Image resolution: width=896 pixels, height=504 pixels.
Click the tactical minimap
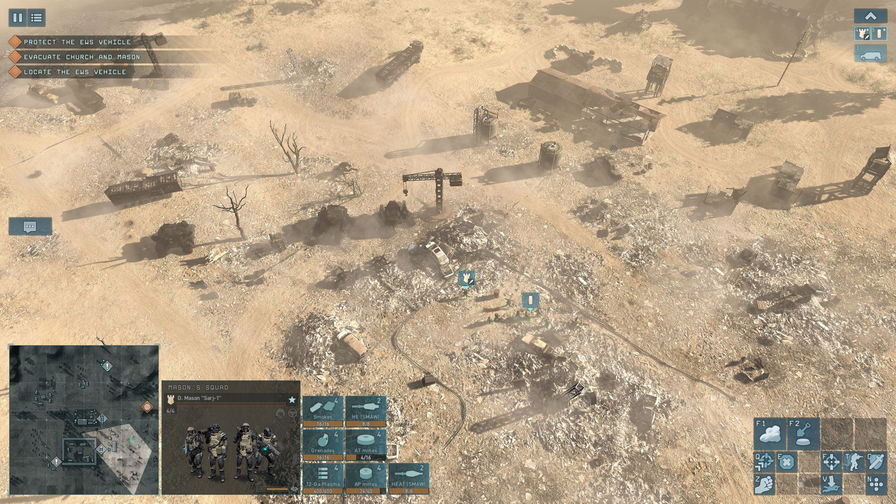click(x=84, y=420)
